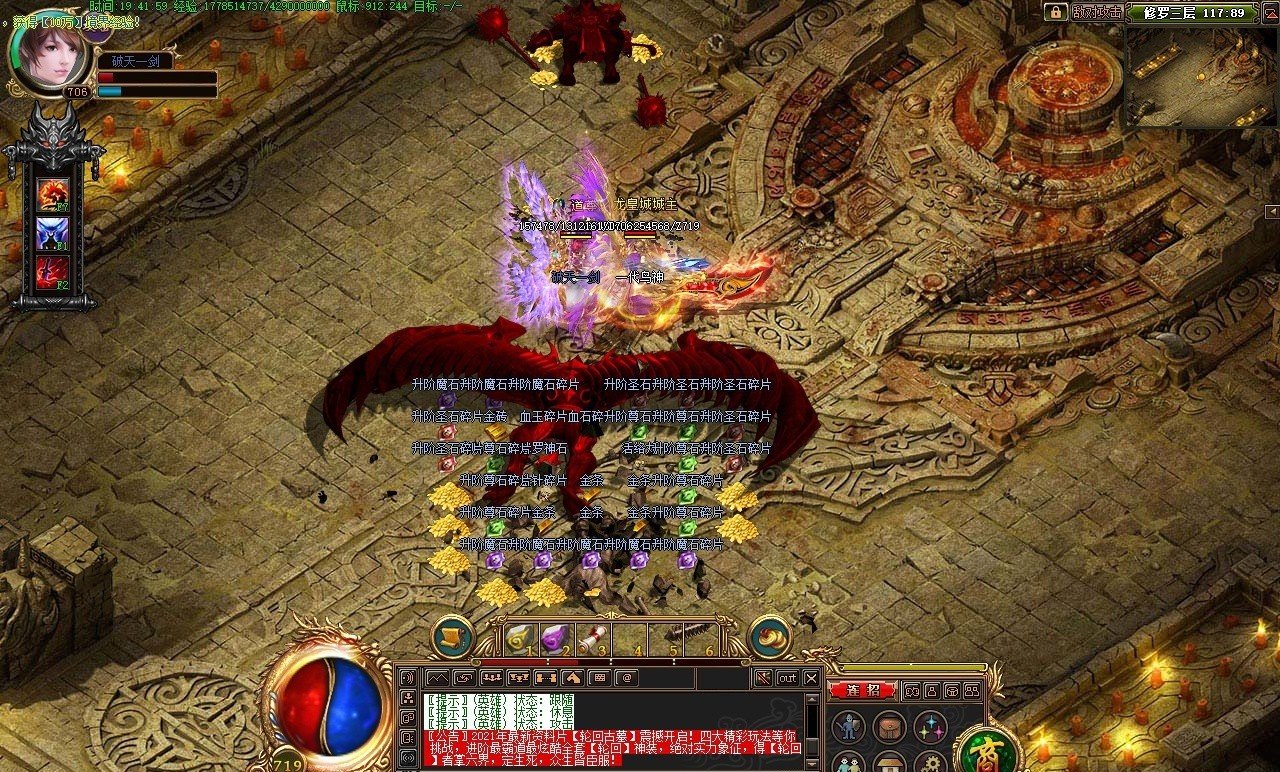Image resolution: width=1280 pixels, height=772 pixels.
Task: Collapse the minimap with the top-right arrow button
Action: (x=1272, y=211)
